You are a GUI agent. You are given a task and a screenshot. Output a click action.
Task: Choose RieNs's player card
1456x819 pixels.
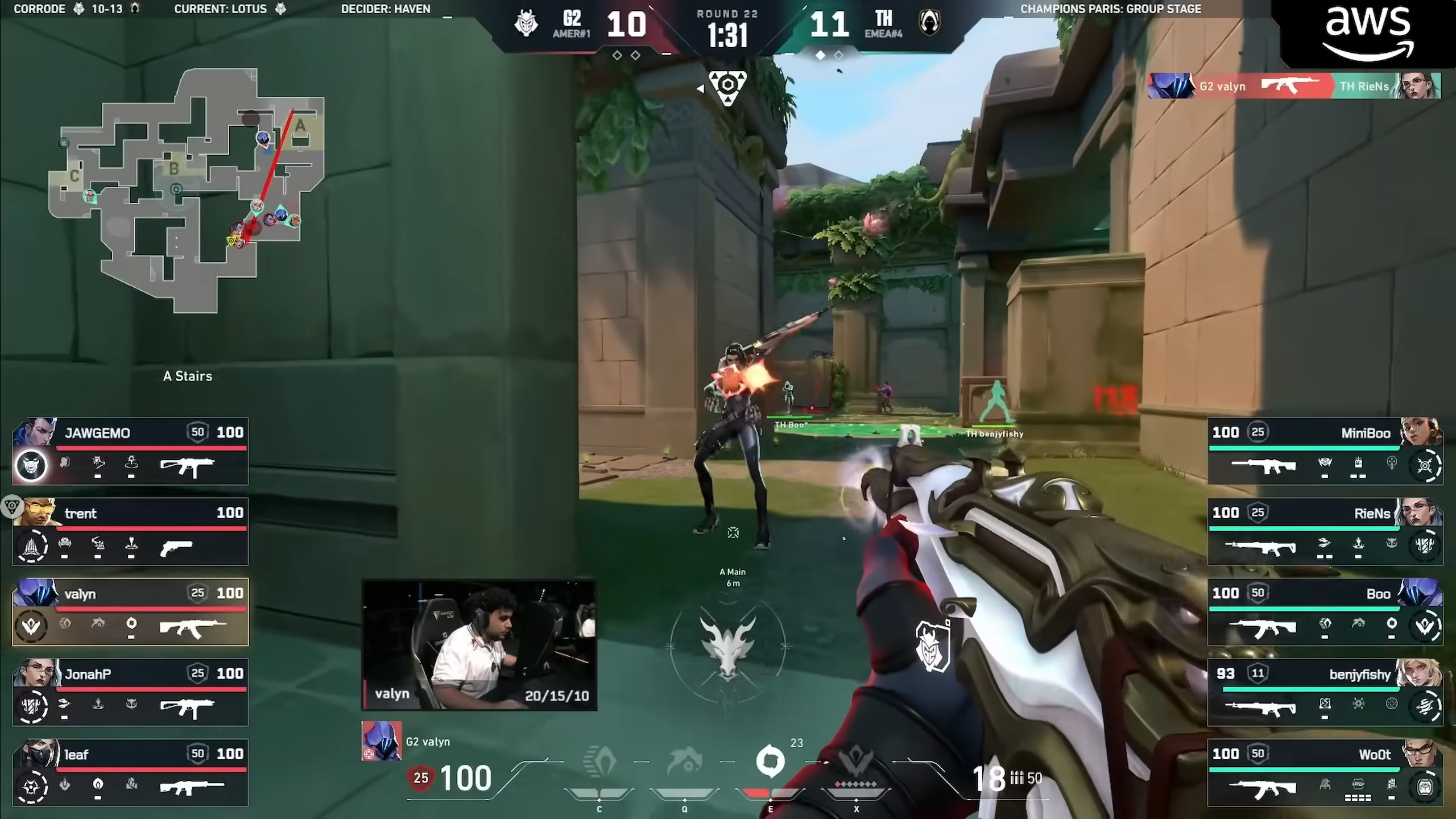point(1325,532)
